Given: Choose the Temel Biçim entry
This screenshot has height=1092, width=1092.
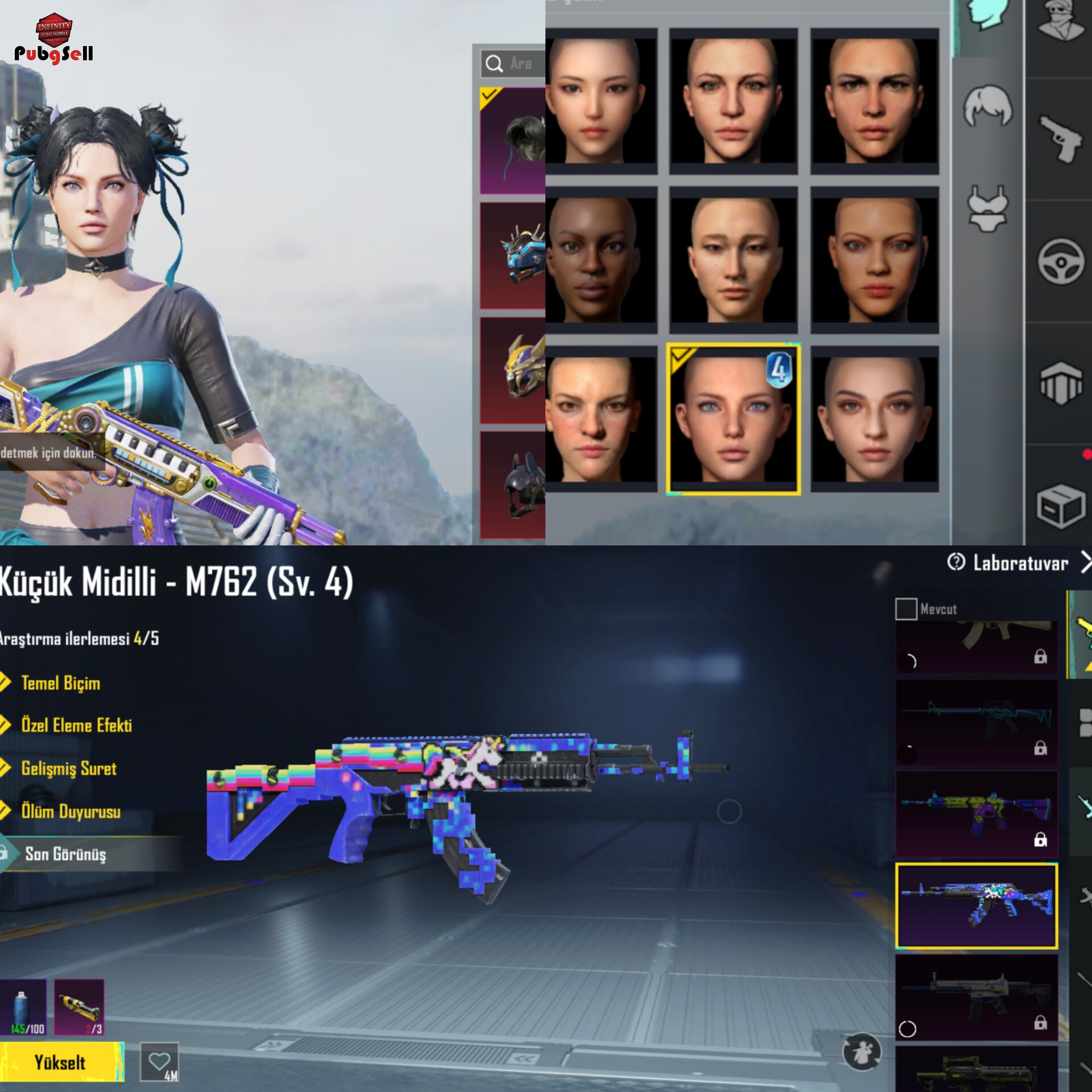Looking at the screenshot, I should [60, 682].
